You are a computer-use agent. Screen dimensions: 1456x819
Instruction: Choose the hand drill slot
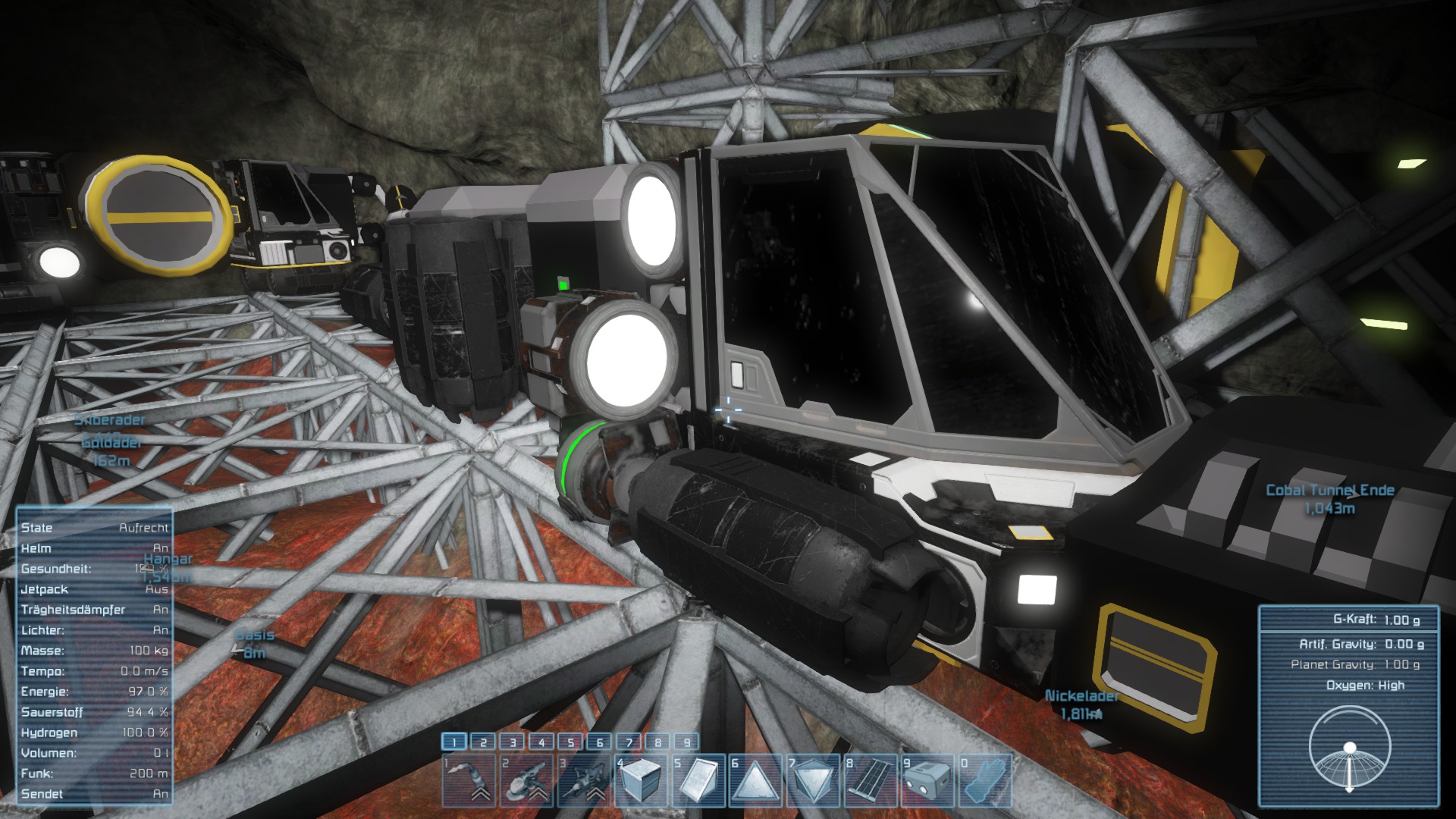584,780
